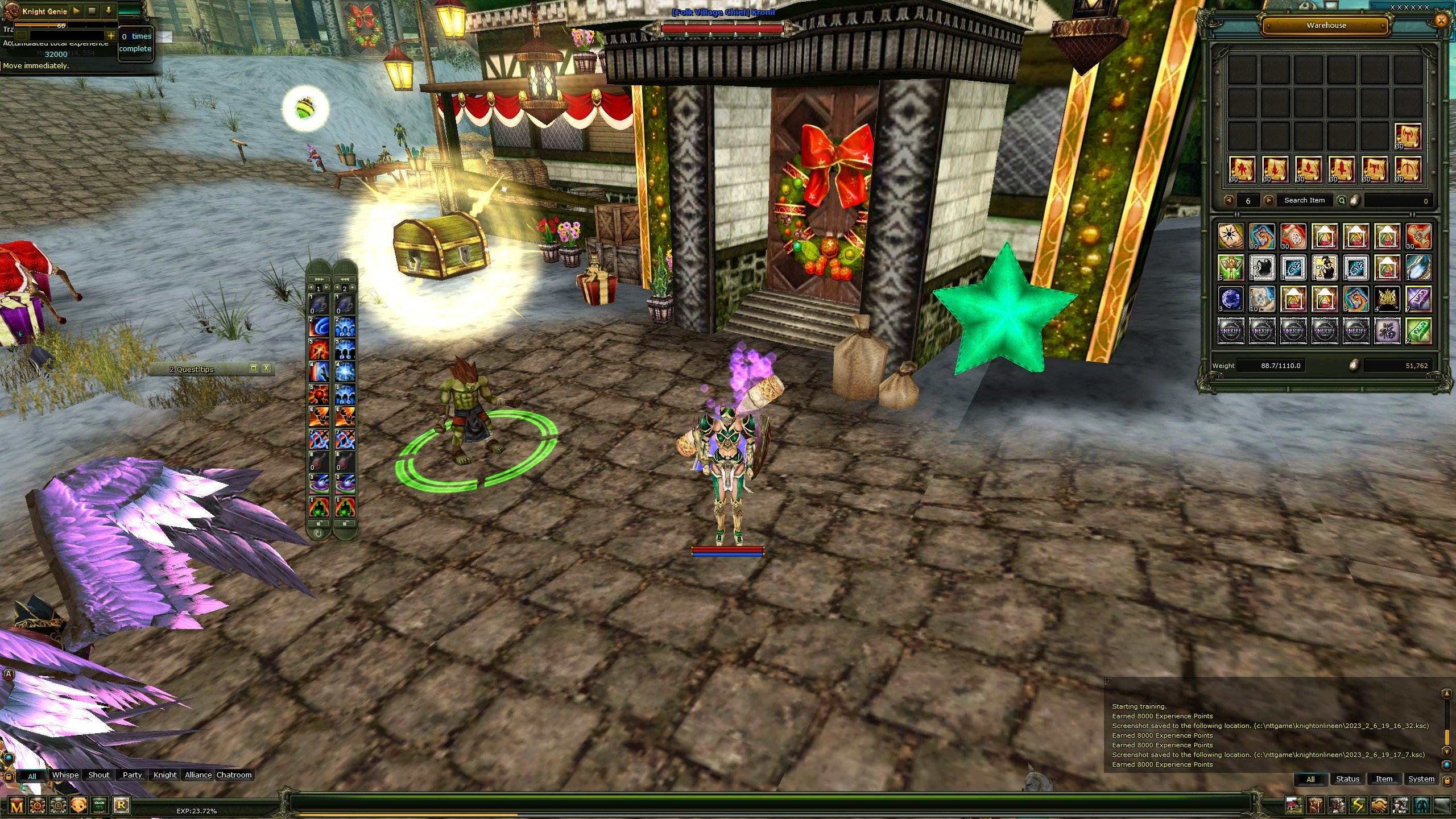
Task: Open the CLAN icon on the bottom taskbar
Action: tap(100, 806)
